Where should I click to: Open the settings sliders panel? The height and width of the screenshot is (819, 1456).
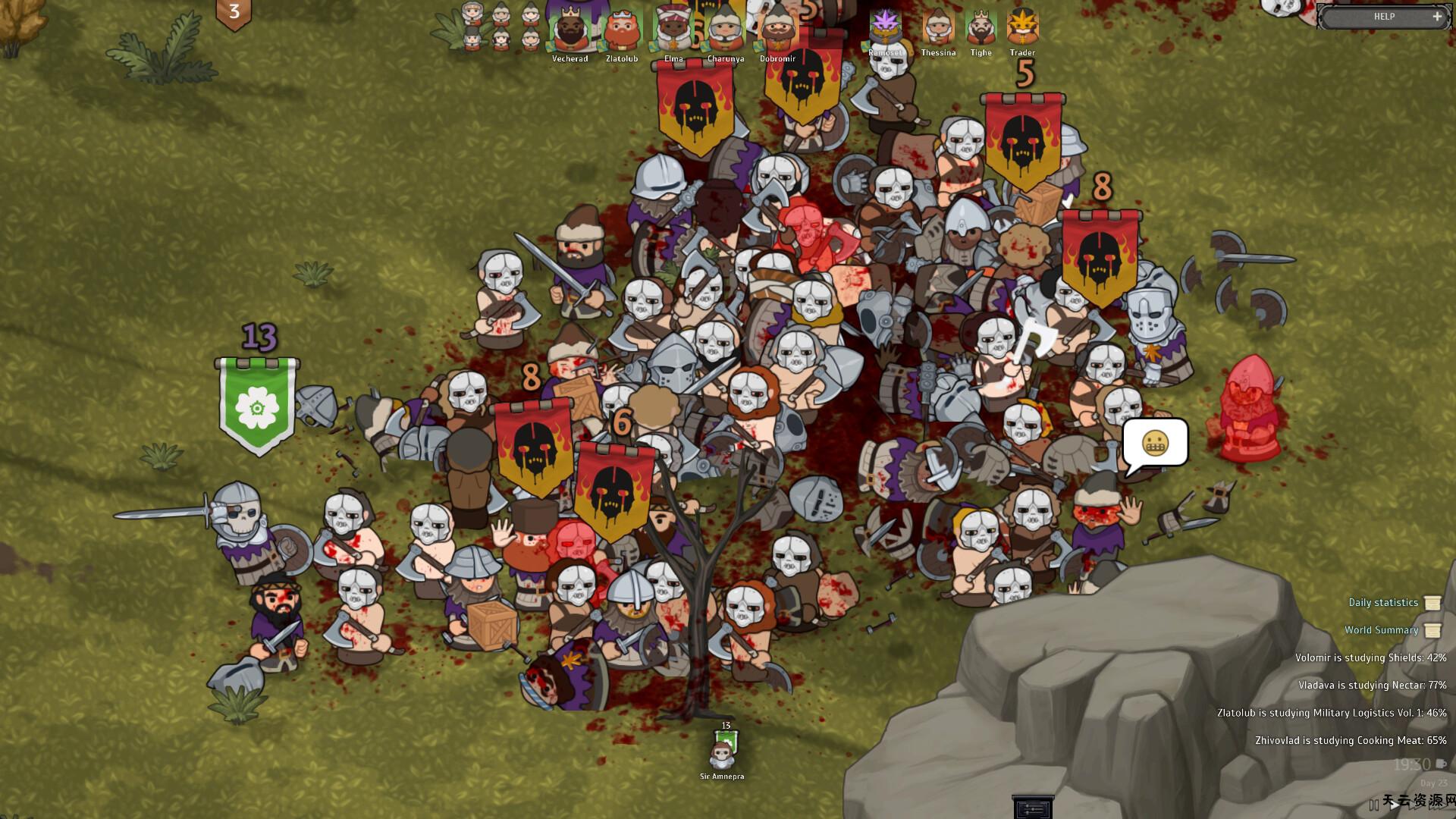pyautogui.click(x=1033, y=808)
